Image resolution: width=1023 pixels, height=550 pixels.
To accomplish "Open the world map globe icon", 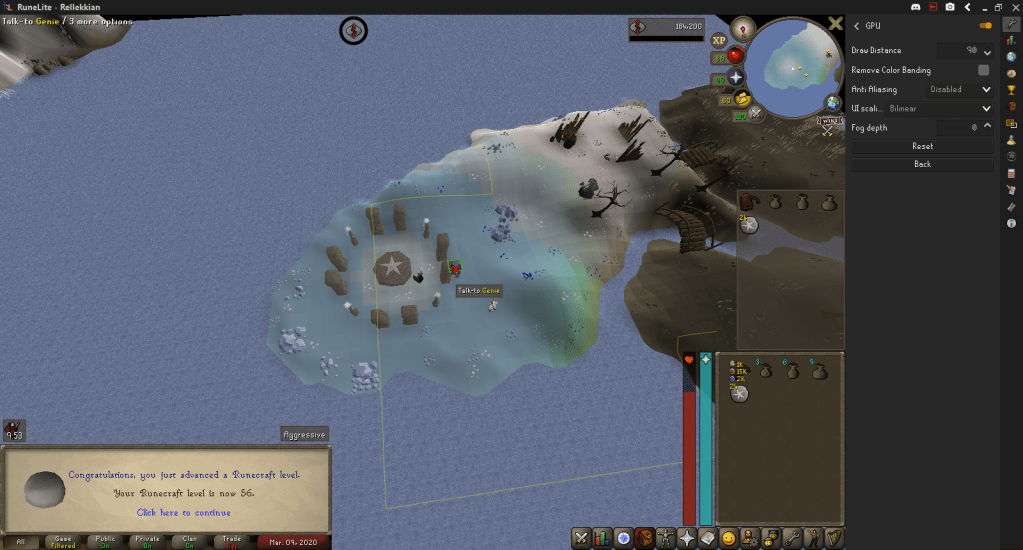I will point(833,102).
